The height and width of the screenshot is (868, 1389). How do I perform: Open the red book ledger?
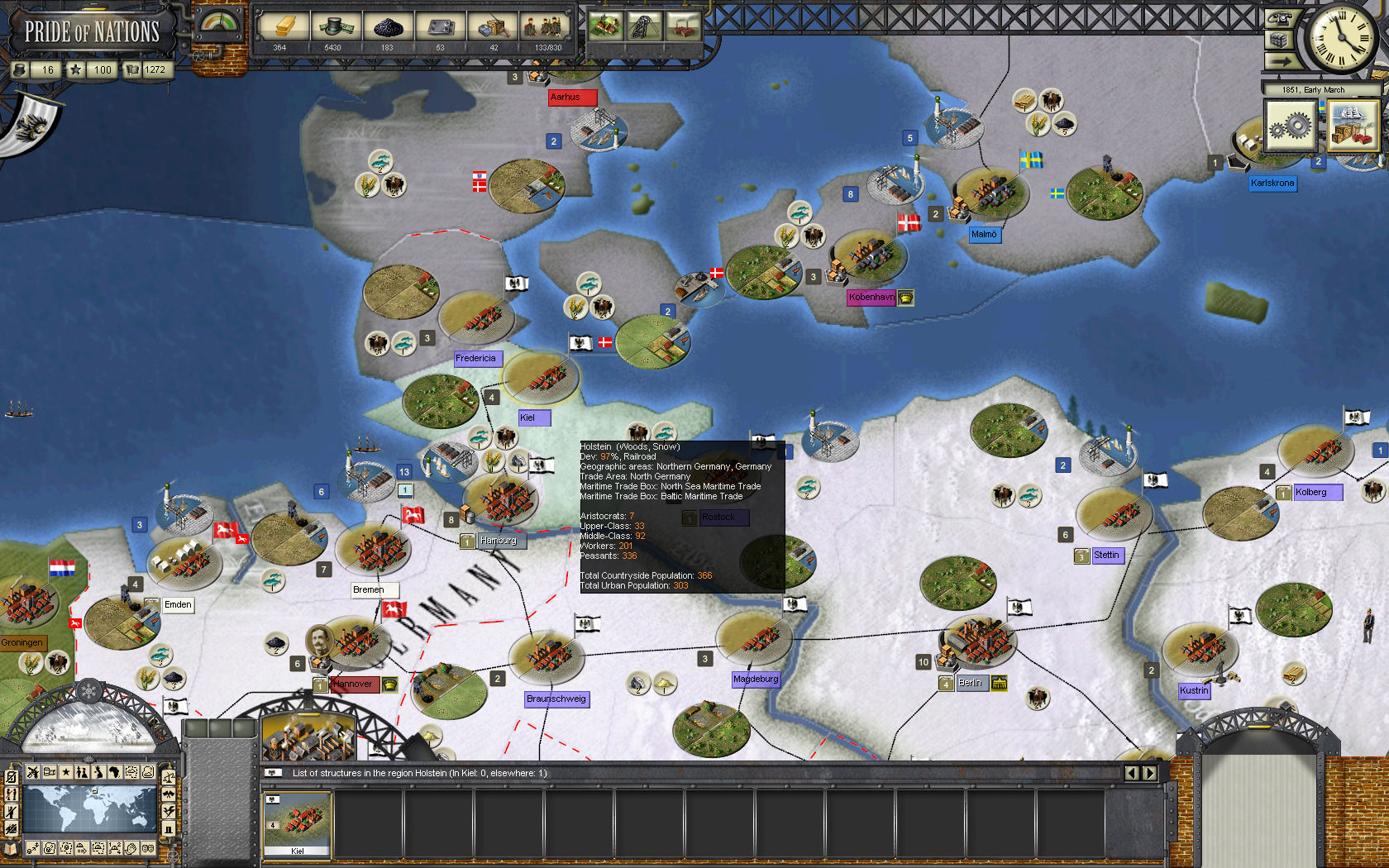11,848
